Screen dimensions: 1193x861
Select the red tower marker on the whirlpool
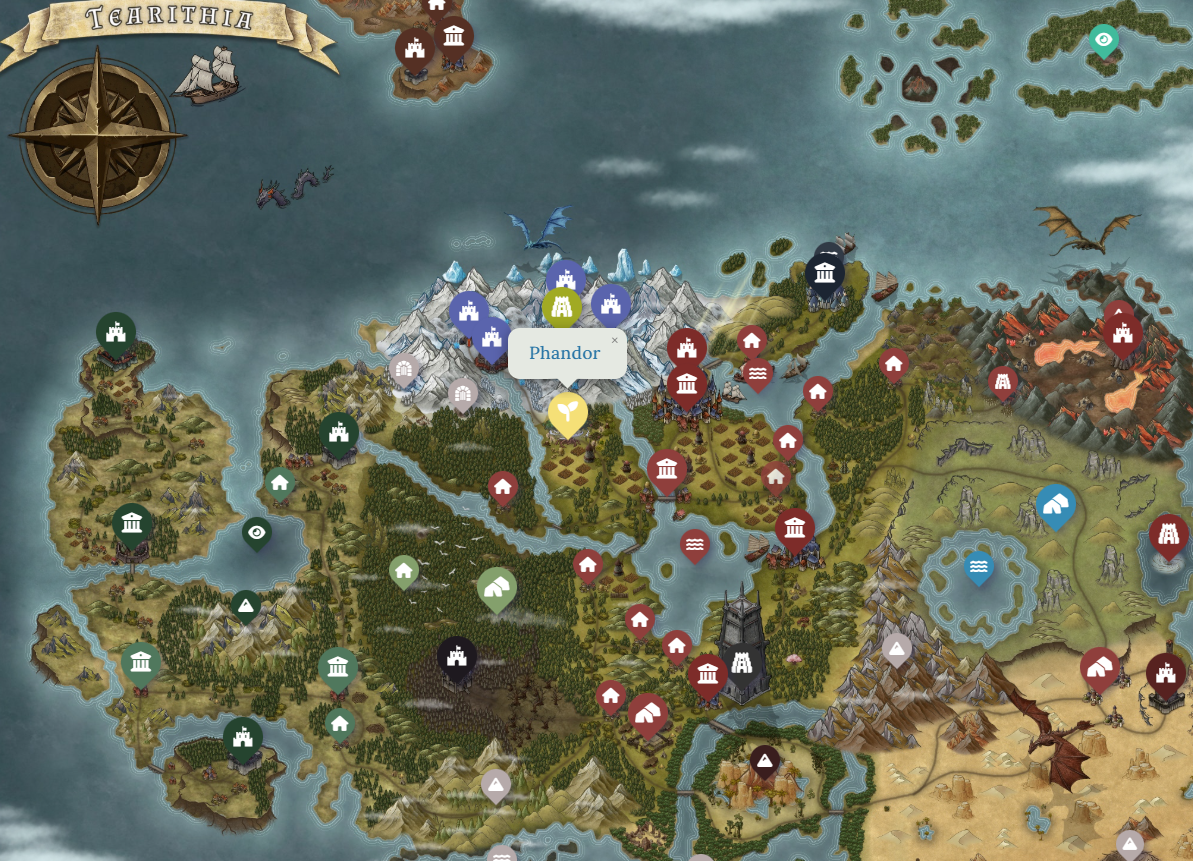point(1167,535)
